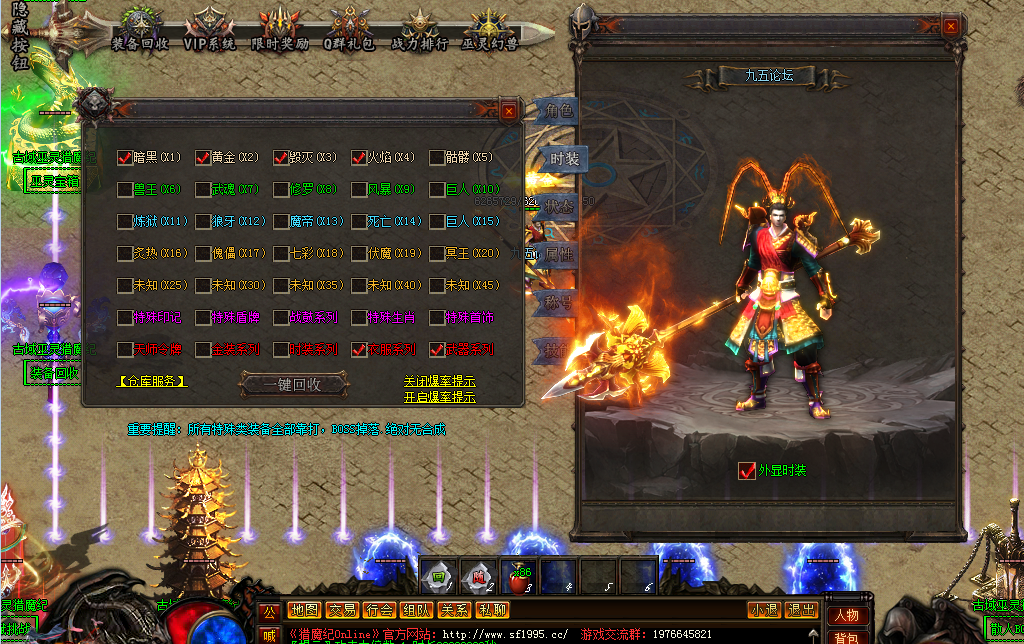
Task: Open the 仓库服务 warehouse link
Action: click(x=152, y=381)
